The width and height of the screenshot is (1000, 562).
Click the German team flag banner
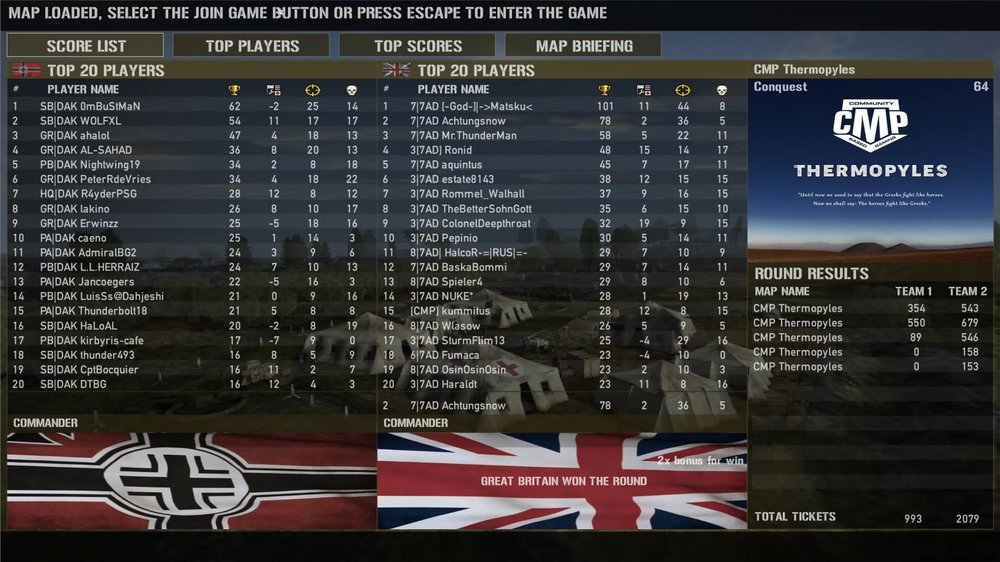point(191,481)
